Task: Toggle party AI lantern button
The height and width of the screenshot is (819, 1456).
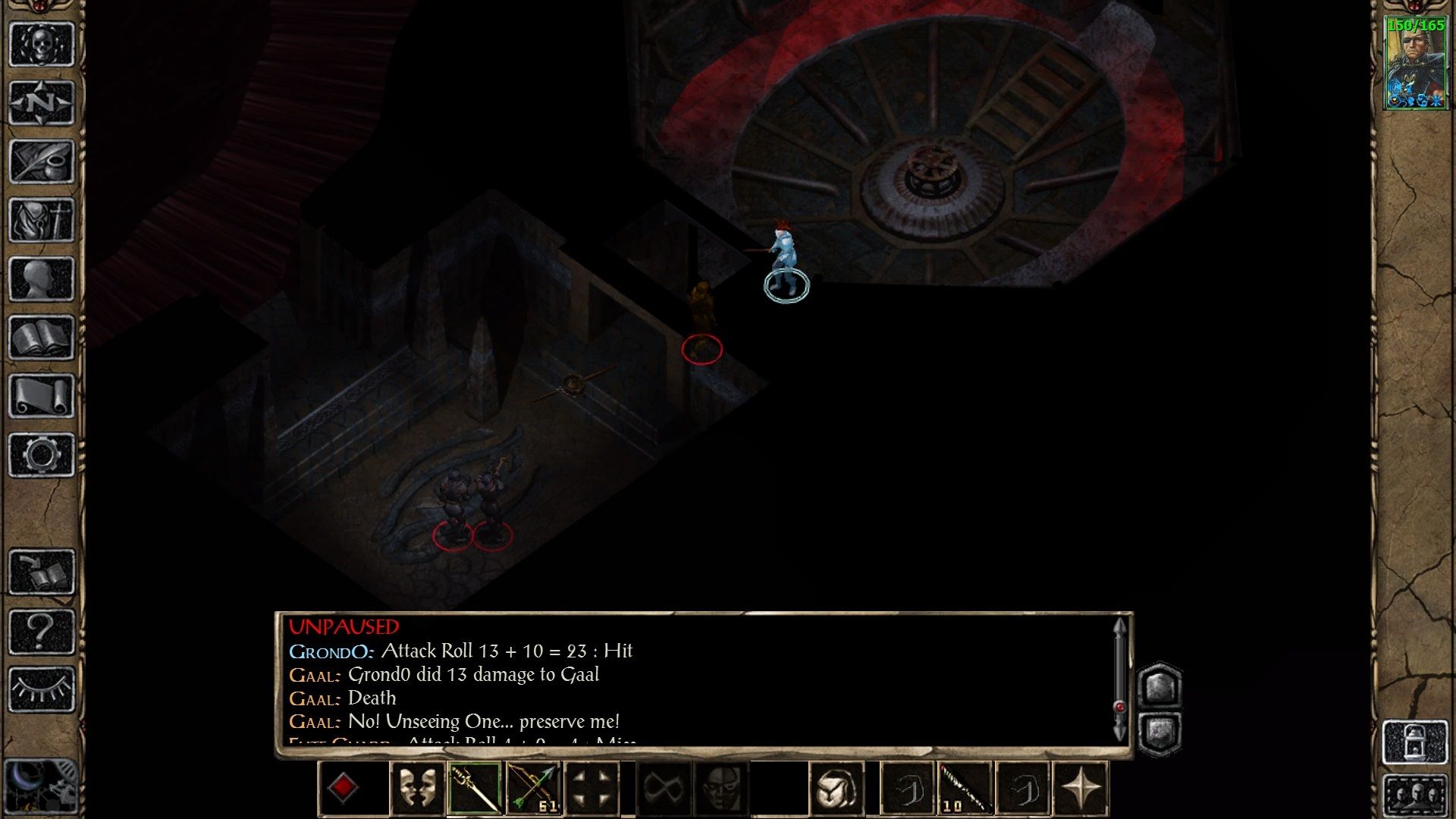Action: click(x=1415, y=742)
